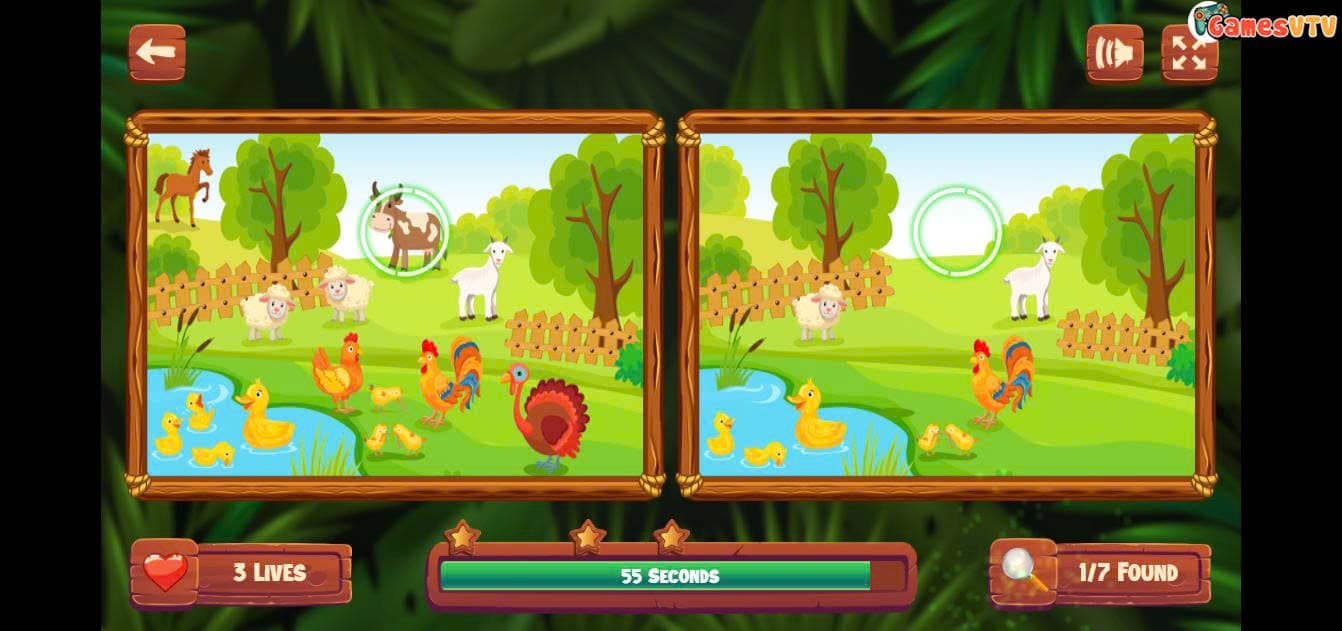Go back with the arrow button
This screenshot has width=1342, height=631.
[157, 53]
